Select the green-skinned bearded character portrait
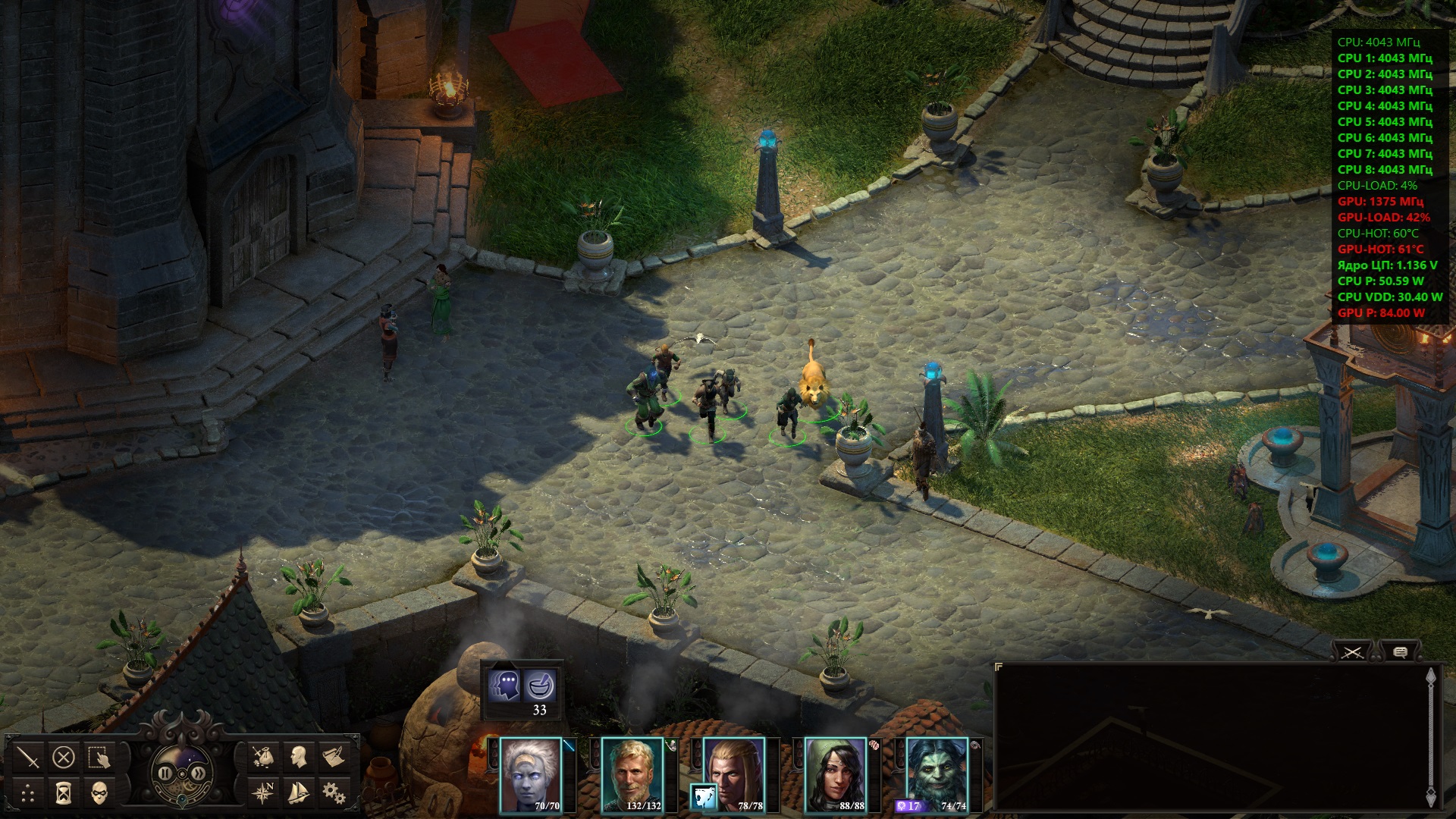 coord(937,775)
